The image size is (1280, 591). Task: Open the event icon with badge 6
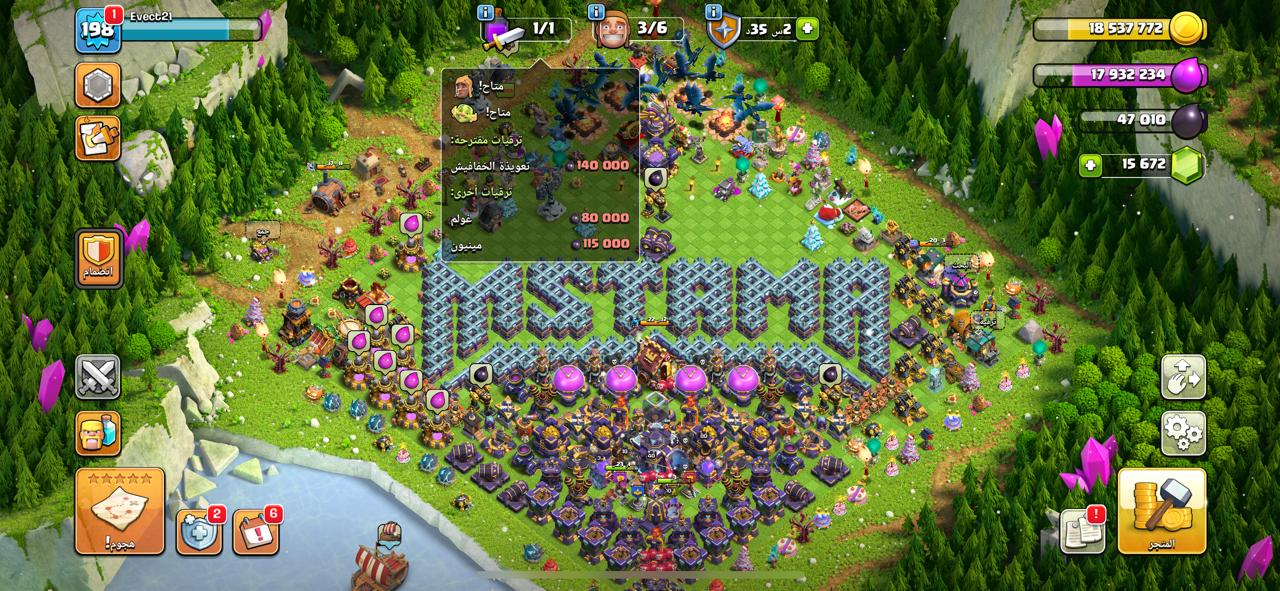(x=256, y=531)
